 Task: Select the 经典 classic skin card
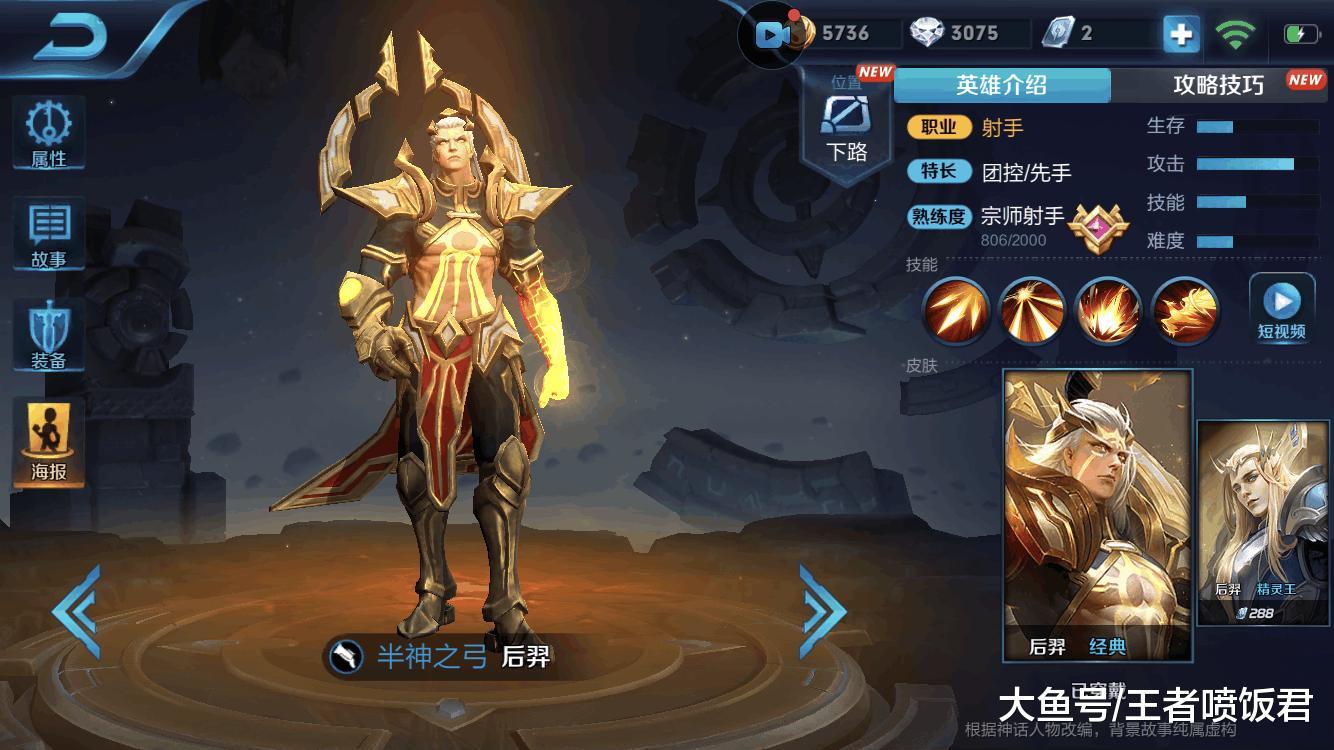click(x=1097, y=514)
